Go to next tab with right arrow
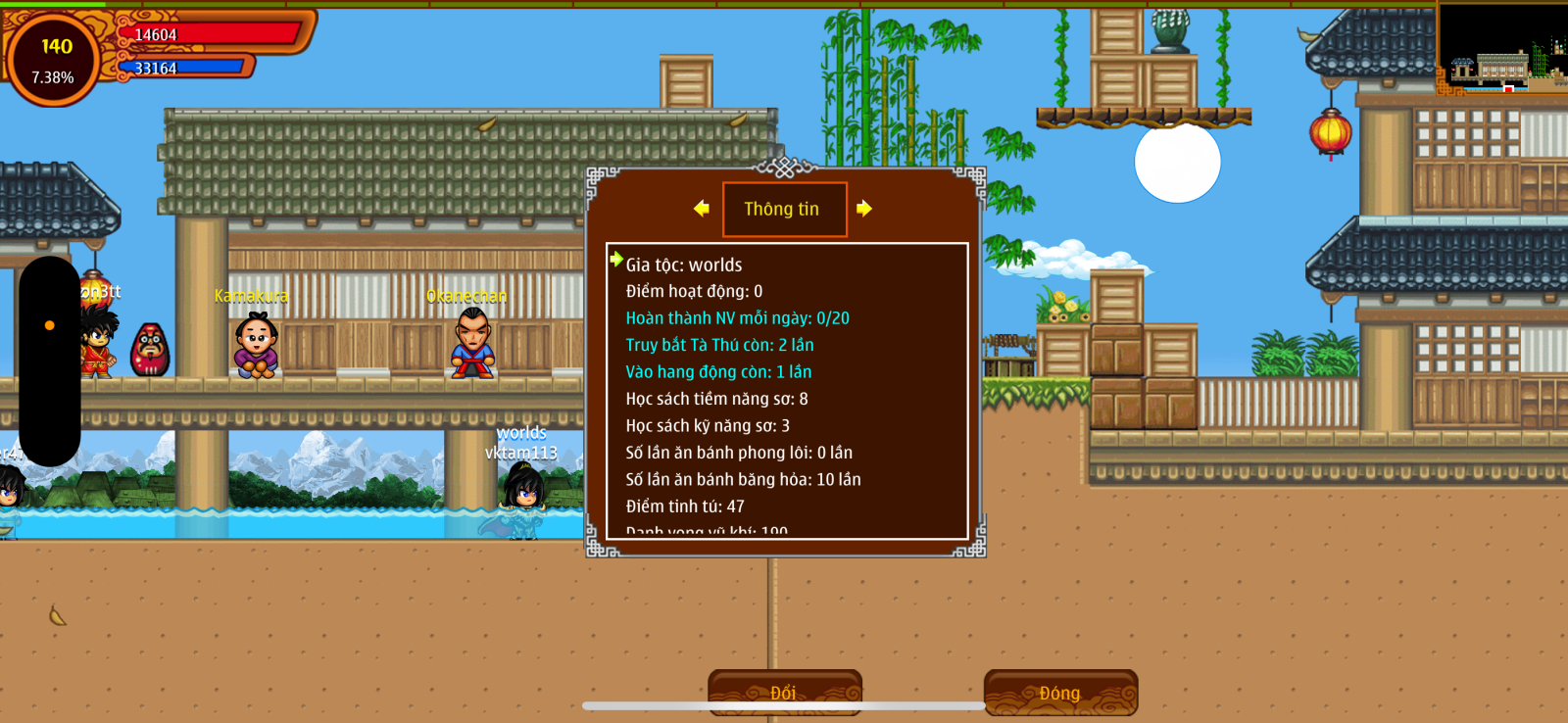 click(863, 208)
